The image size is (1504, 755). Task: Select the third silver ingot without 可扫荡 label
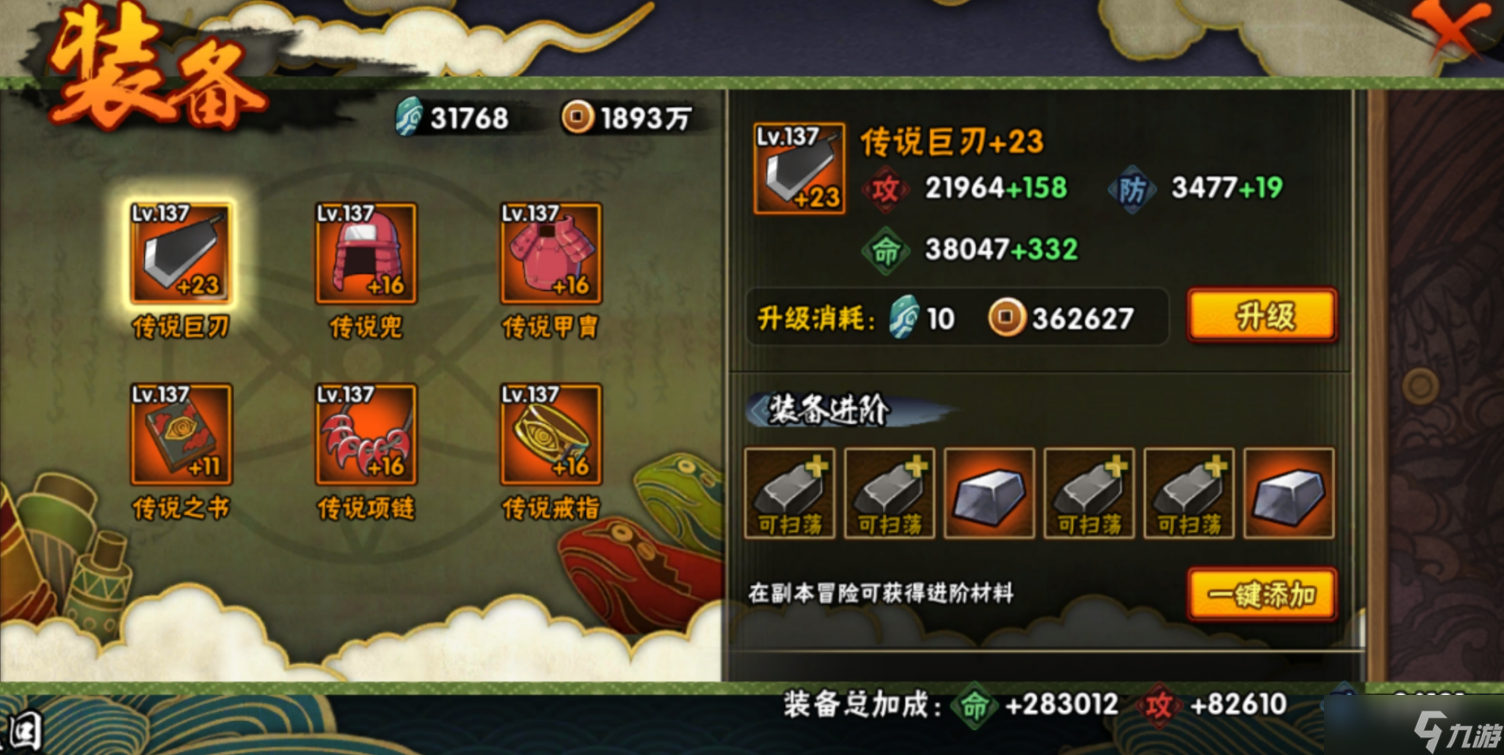coord(988,492)
